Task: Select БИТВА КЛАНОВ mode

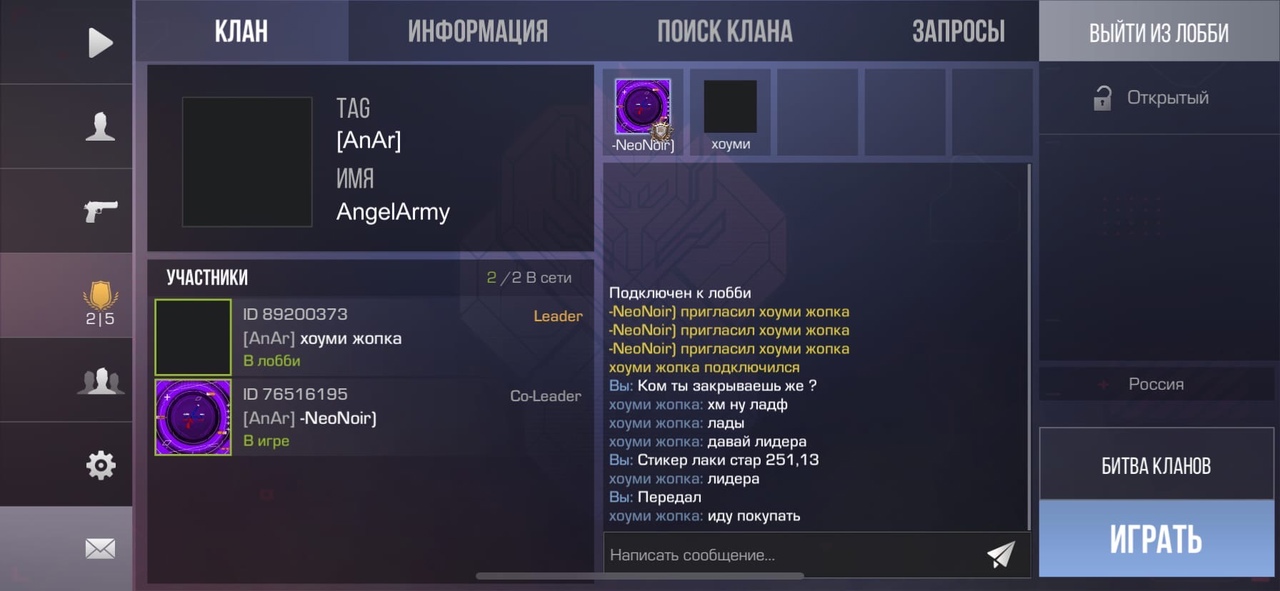Action: (1156, 465)
